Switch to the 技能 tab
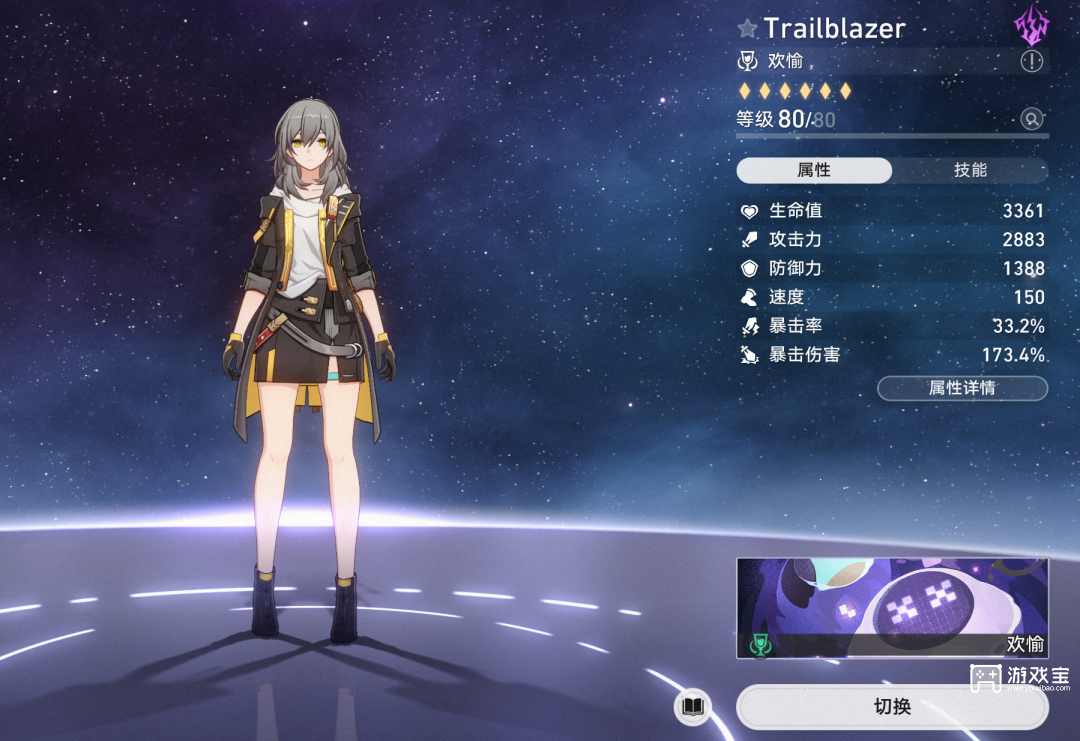 pos(969,170)
